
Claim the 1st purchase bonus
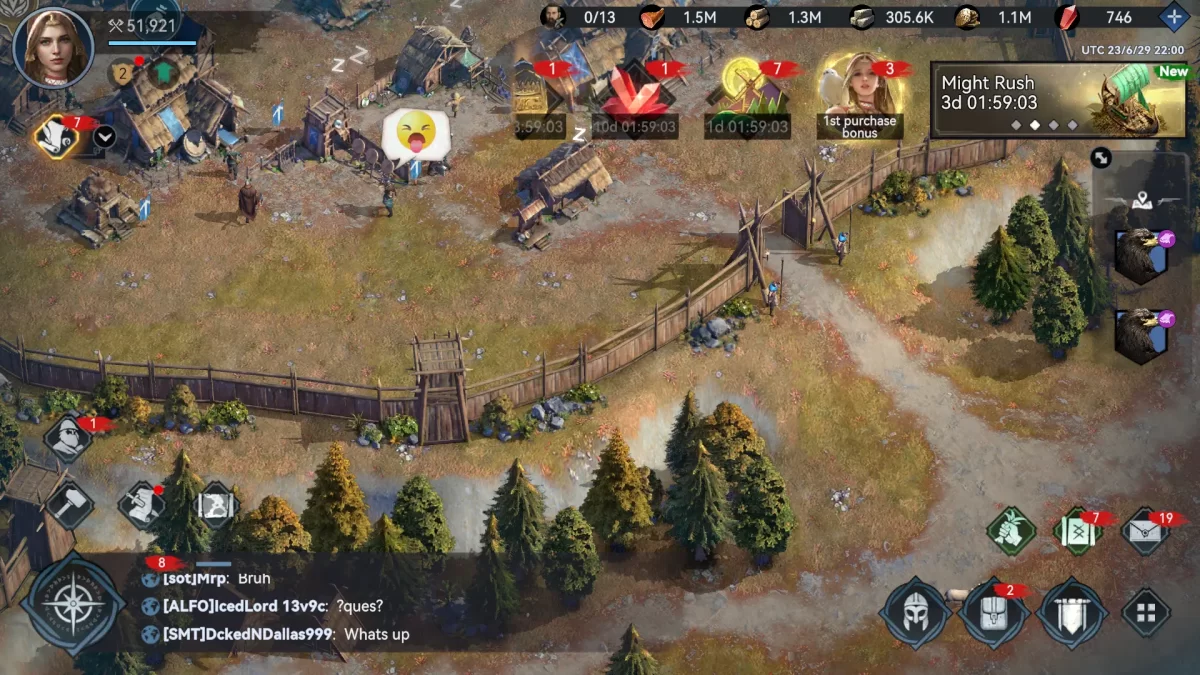pyautogui.click(x=859, y=97)
